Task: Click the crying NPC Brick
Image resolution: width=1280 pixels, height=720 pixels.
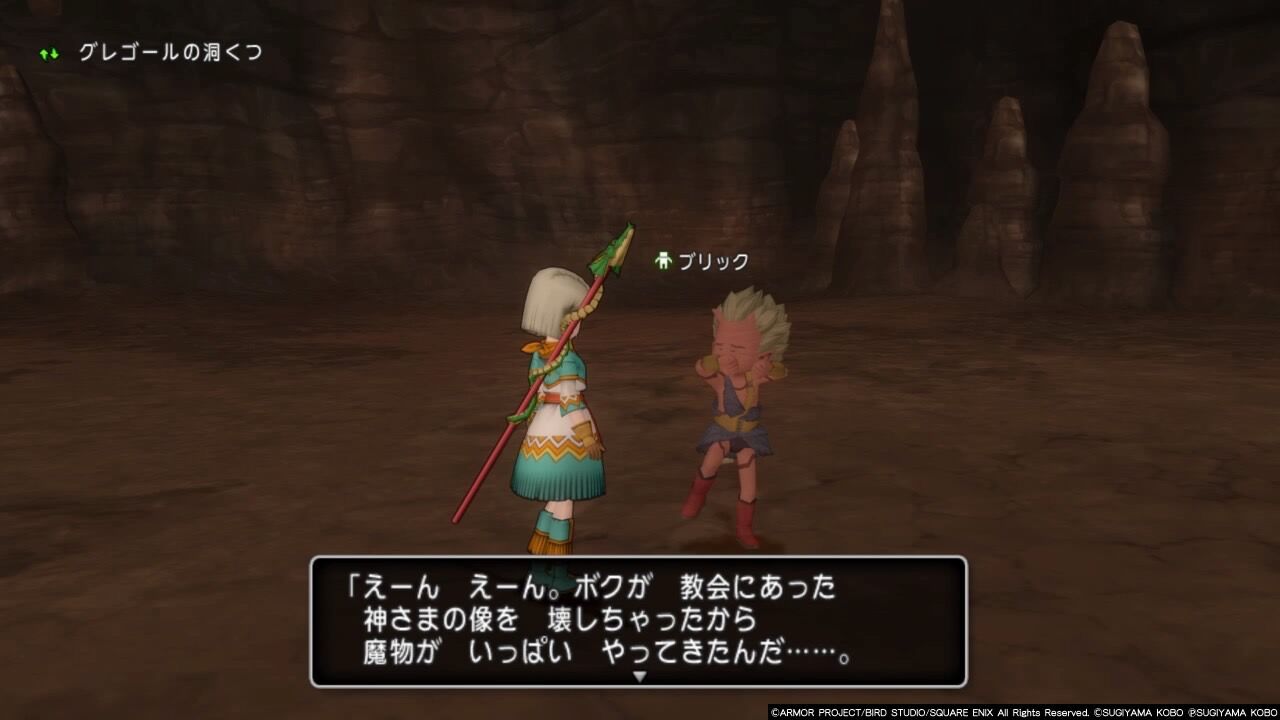Action: (735, 410)
